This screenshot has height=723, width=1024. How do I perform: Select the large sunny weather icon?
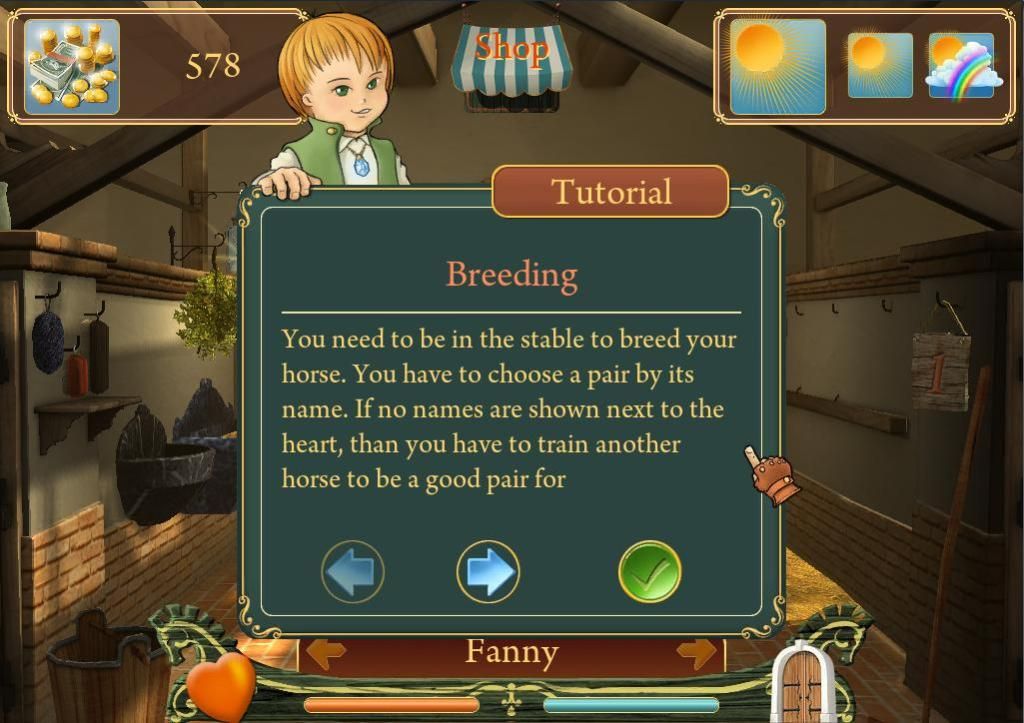tap(777, 67)
